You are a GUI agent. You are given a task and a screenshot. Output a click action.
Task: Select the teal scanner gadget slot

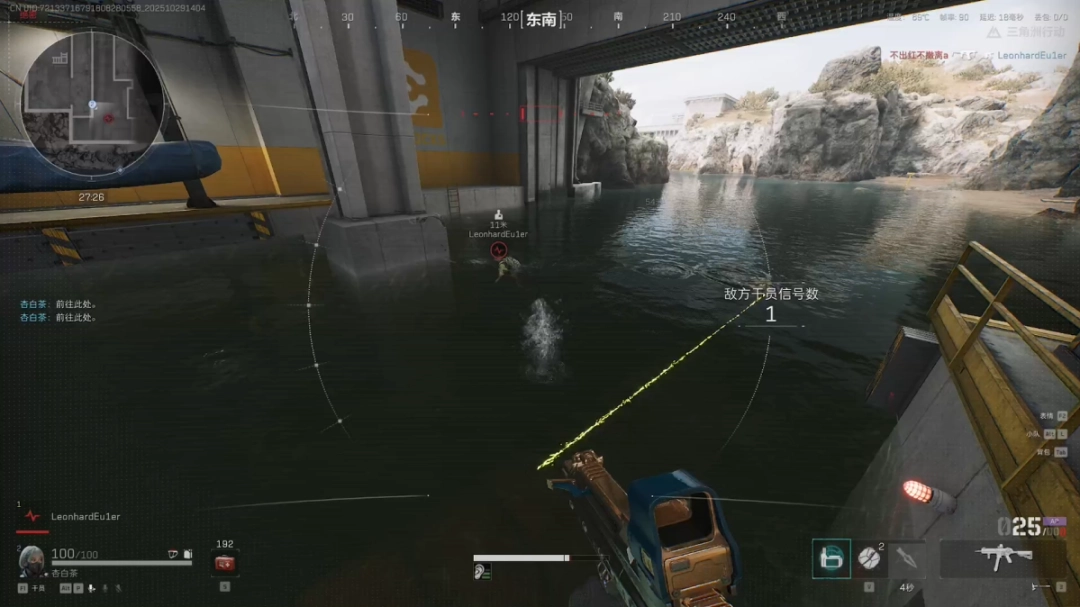[831, 559]
